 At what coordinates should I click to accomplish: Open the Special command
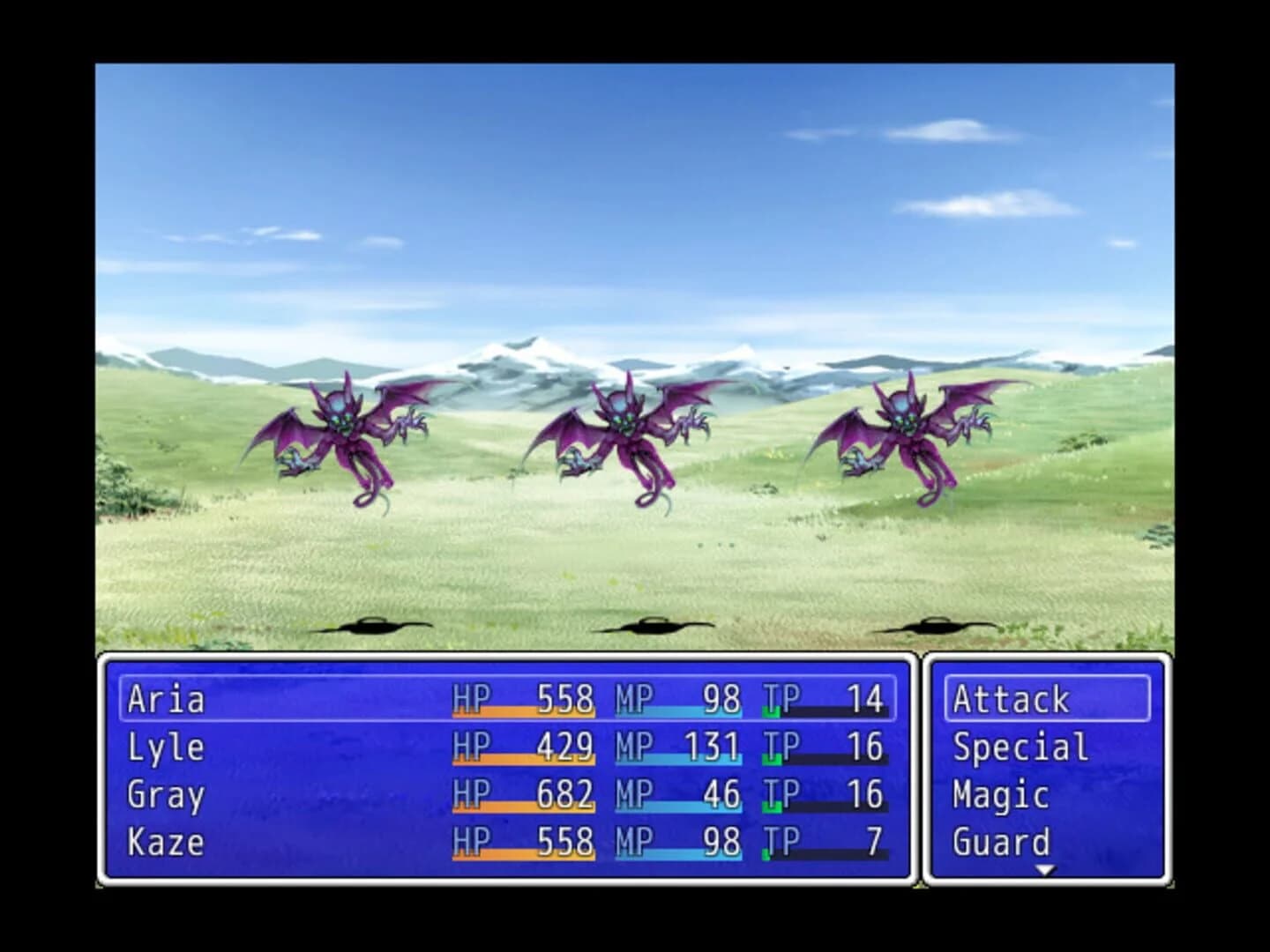coord(1017,747)
